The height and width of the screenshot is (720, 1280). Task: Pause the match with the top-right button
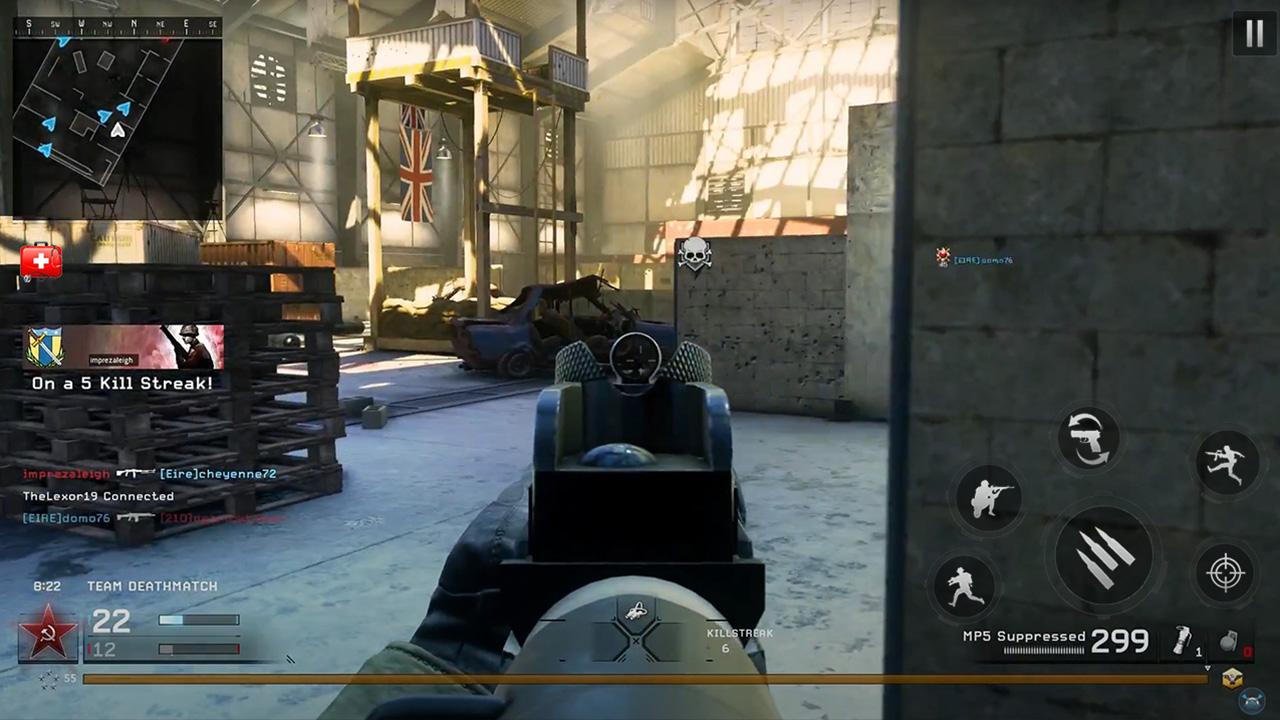coord(1255,33)
